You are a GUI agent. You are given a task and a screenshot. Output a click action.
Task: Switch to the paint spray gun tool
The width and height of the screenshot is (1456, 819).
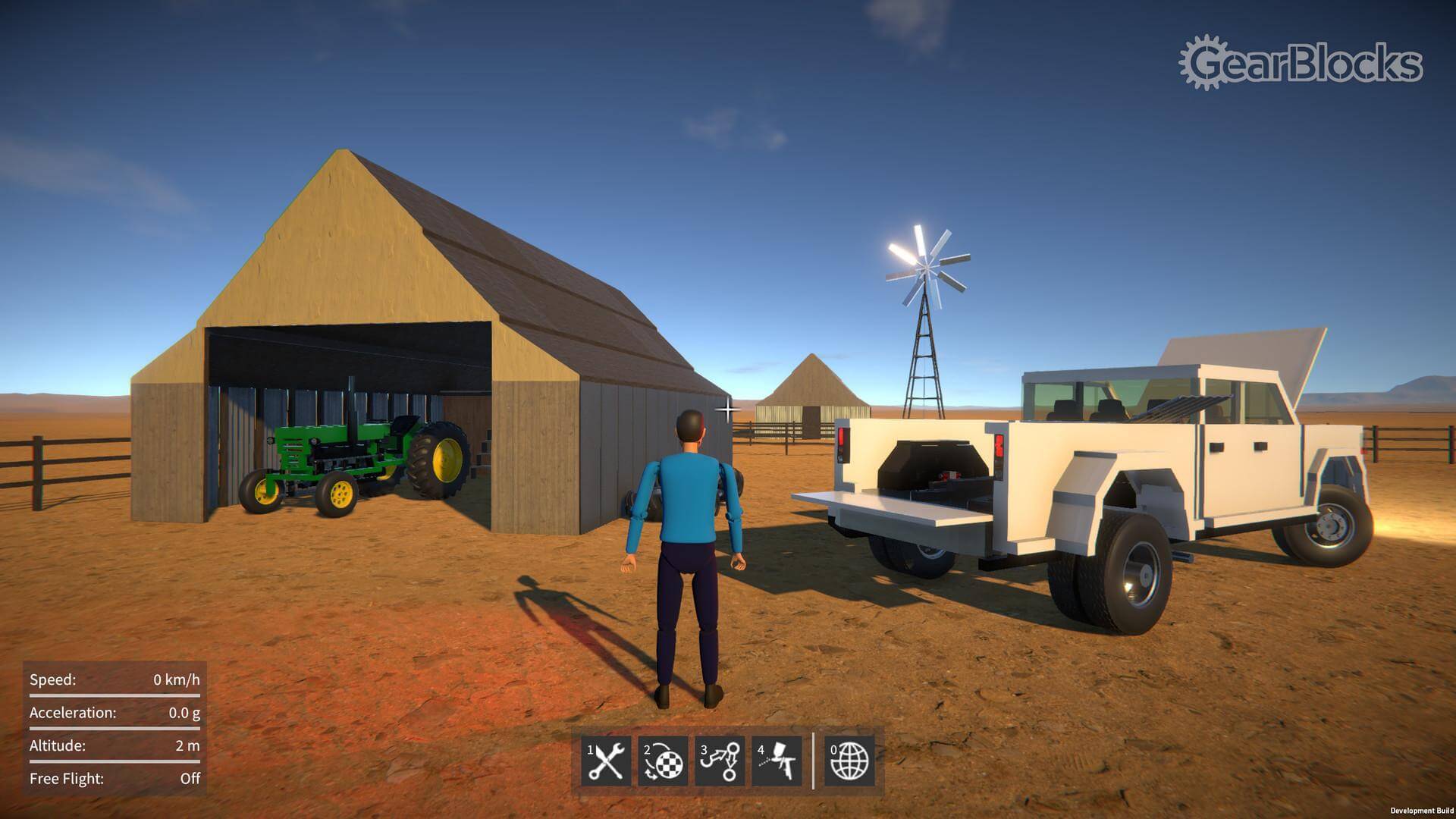tap(777, 761)
